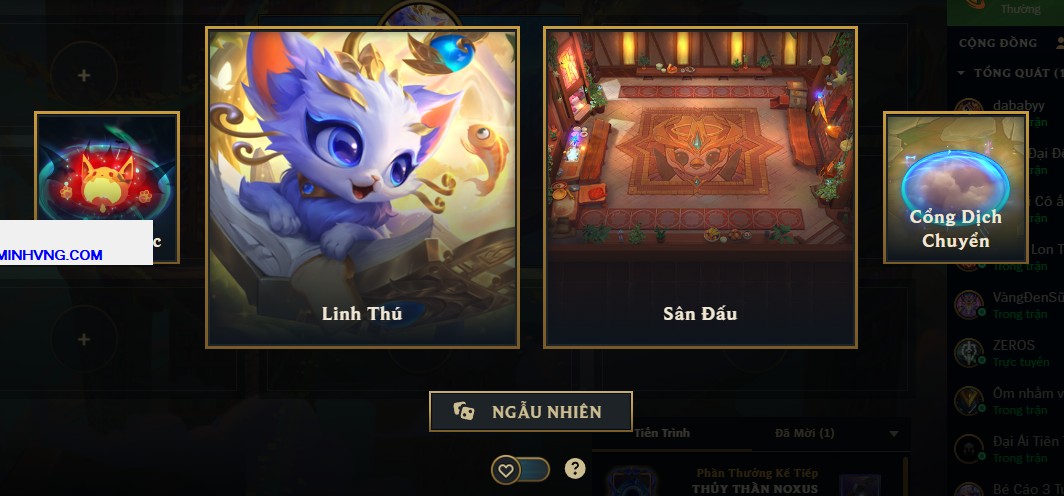Select friend ZEROS in the list
The width and height of the screenshot is (1064, 496).
pos(1014,346)
